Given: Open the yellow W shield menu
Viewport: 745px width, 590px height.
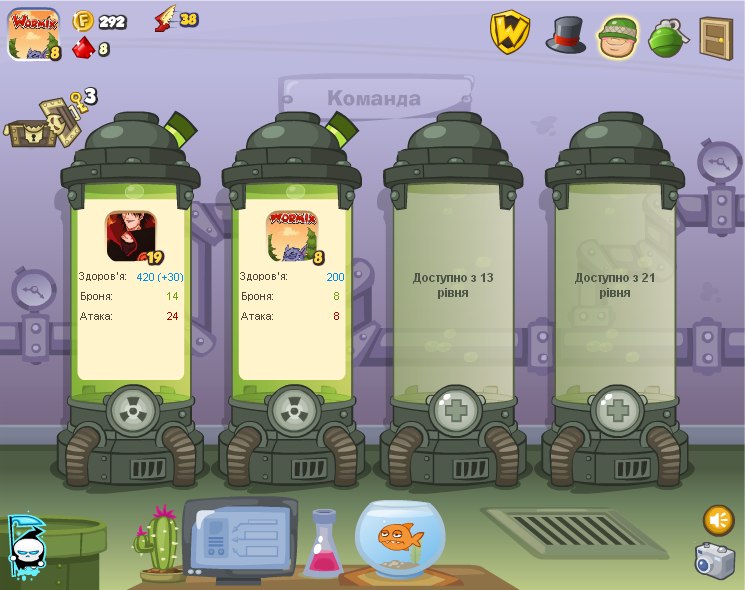Looking at the screenshot, I should [x=509, y=33].
